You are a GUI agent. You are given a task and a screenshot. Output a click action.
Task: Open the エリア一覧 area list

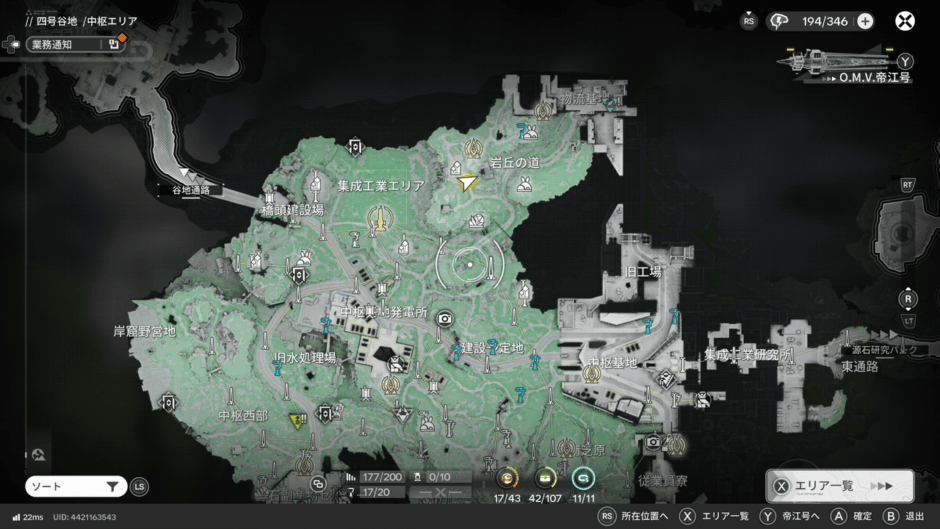840,486
